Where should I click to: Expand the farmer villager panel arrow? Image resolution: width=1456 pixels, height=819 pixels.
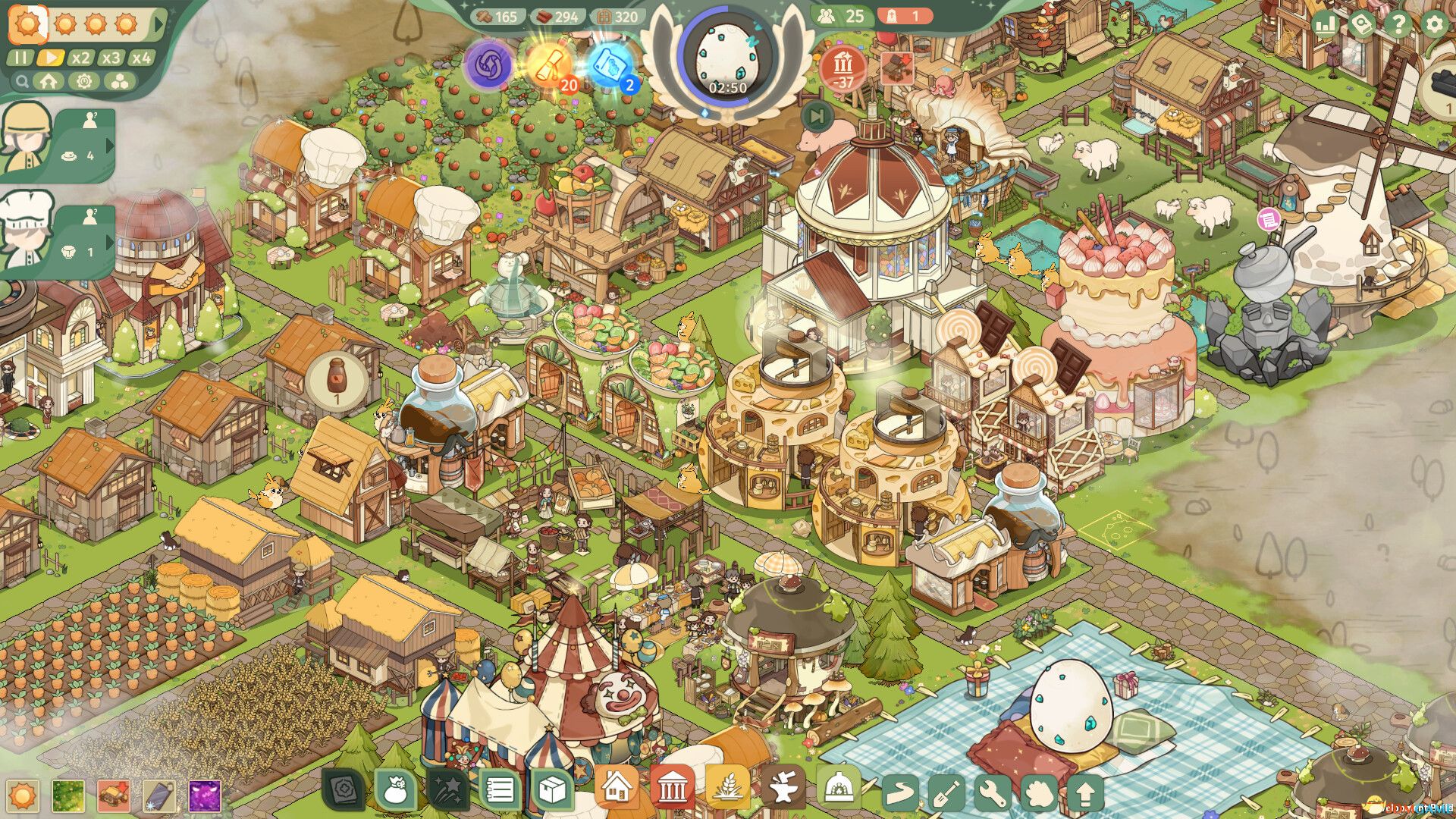[x=110, y=144]
